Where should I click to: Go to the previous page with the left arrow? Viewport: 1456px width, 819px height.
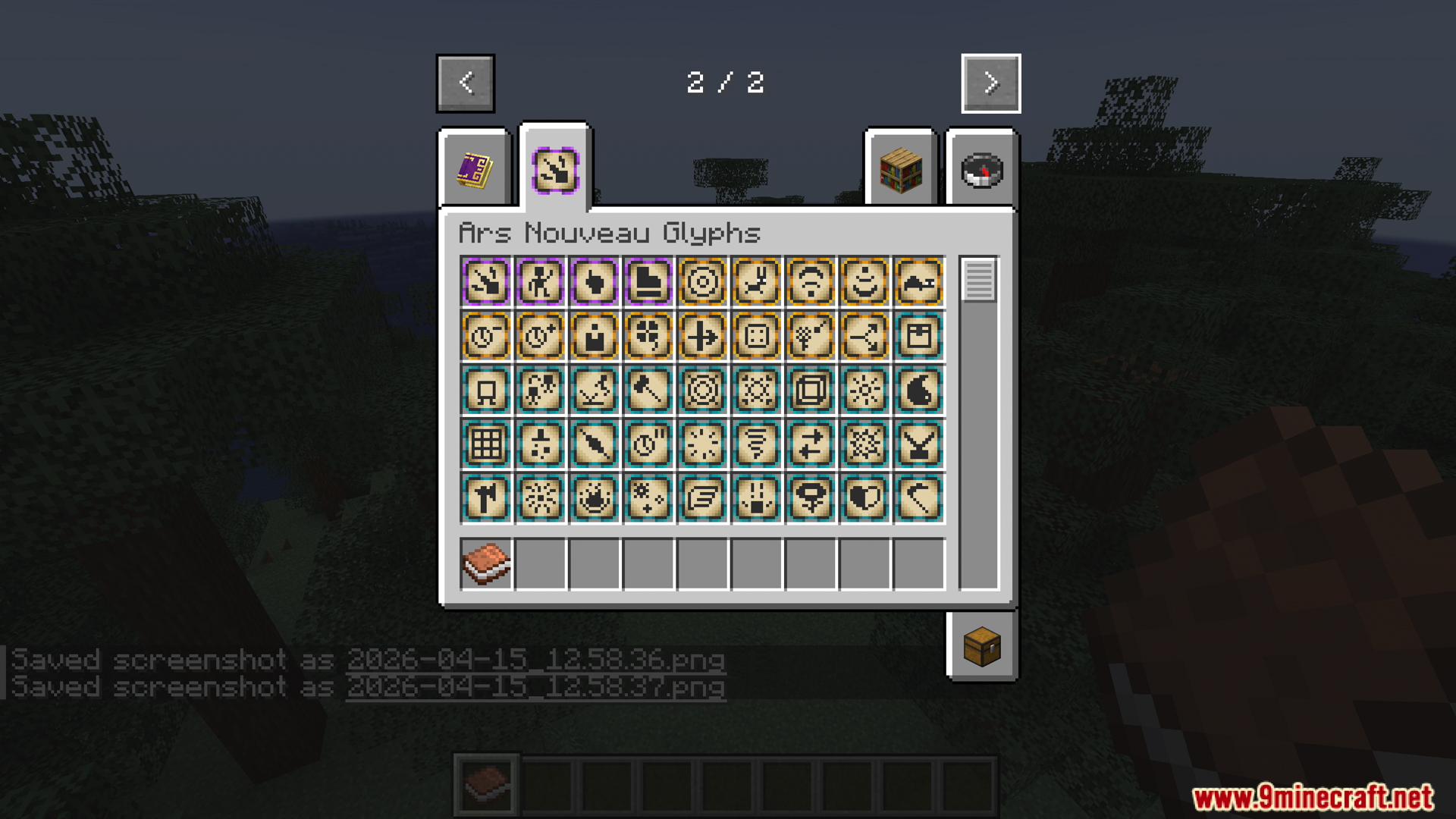pyautogui.click(x=465, y=83)
